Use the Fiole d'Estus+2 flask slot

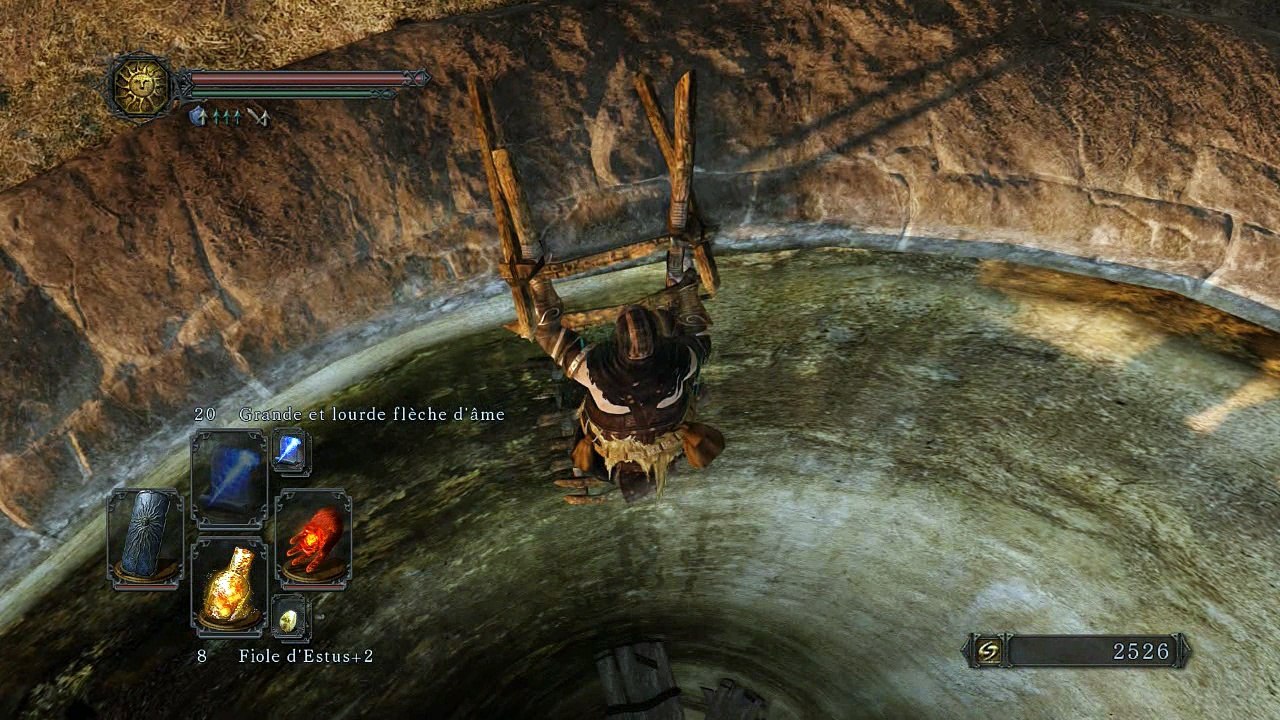pos(229,587)
